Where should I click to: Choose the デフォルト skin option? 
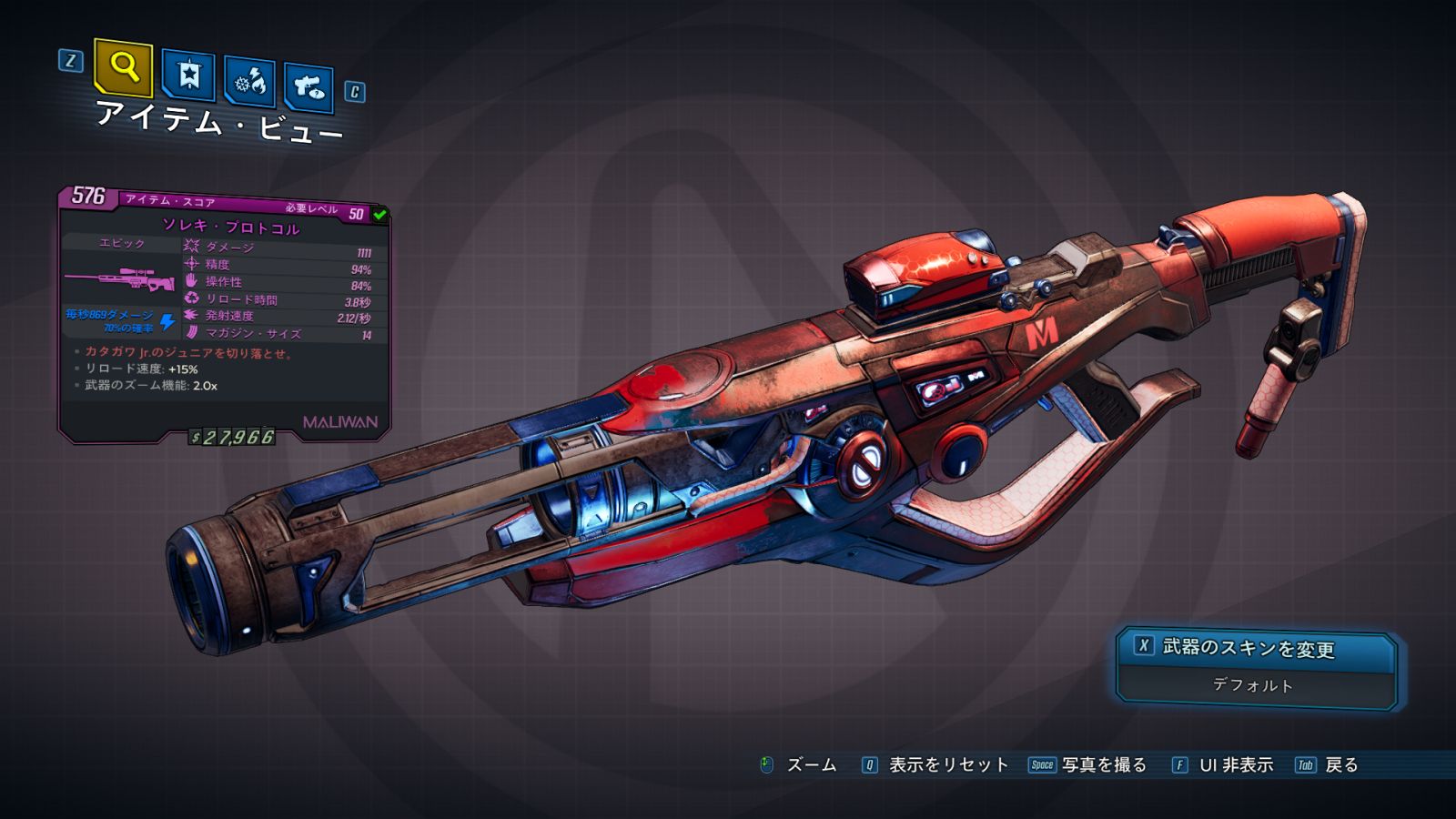[1253, 685]
